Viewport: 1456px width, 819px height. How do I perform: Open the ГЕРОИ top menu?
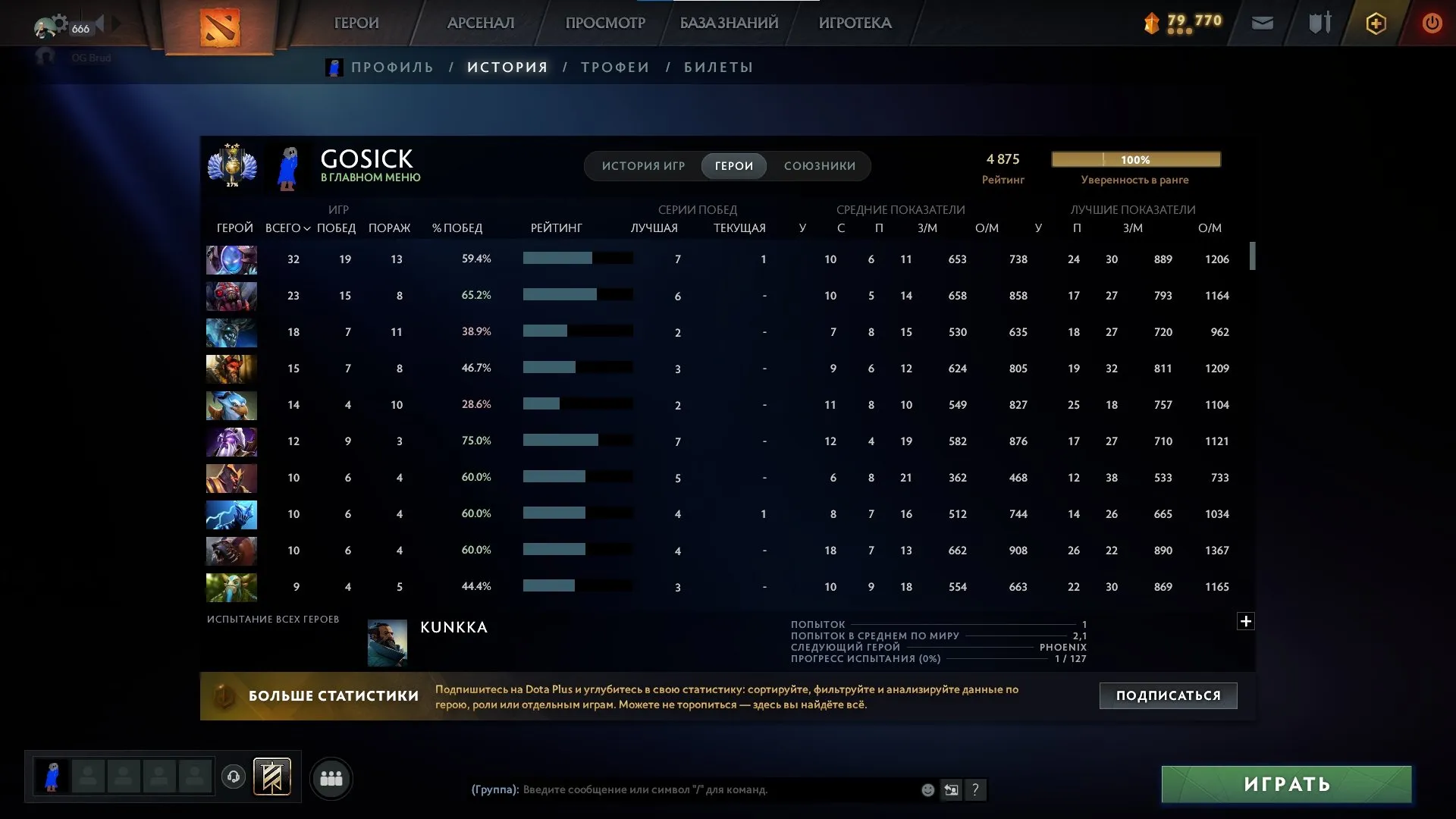(x=356, y=23)
